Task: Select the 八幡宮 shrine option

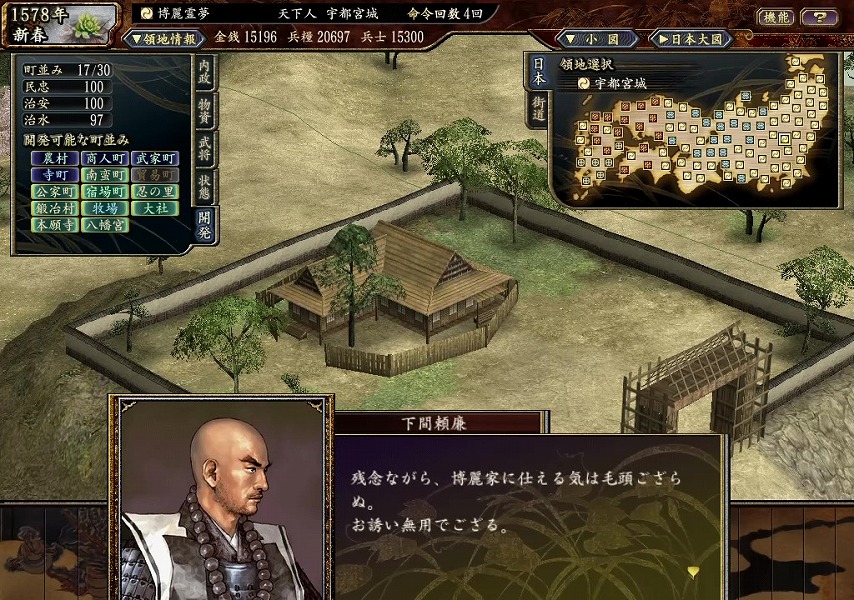Action: [105, 226]
